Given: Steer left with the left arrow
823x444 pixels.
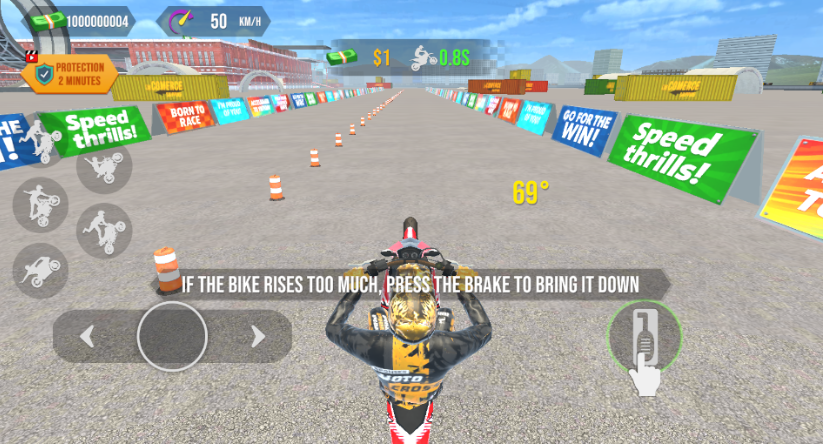Looking at the screenshot, I should click(x=87, y=336).
